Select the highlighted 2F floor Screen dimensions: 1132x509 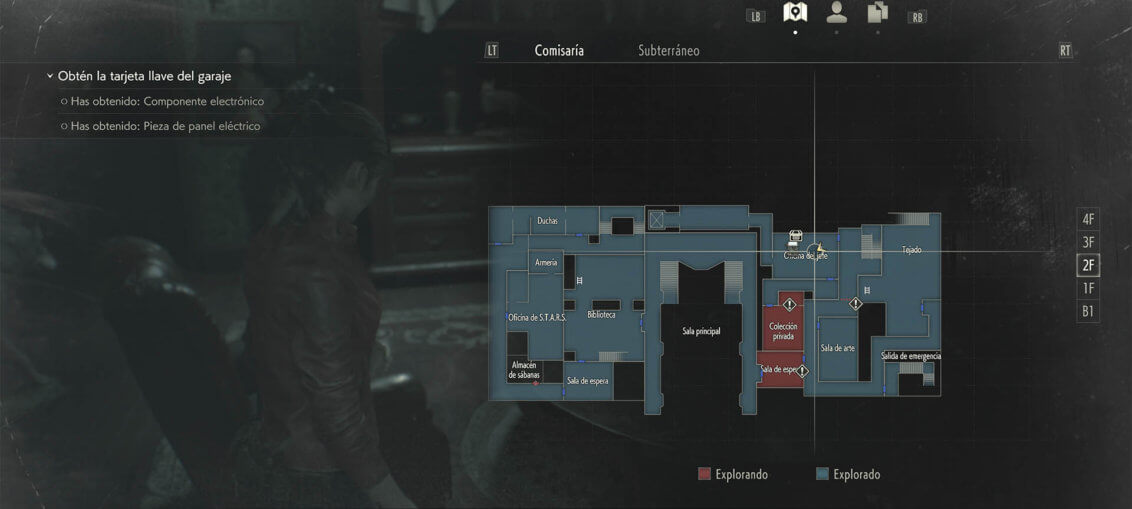1088,265
